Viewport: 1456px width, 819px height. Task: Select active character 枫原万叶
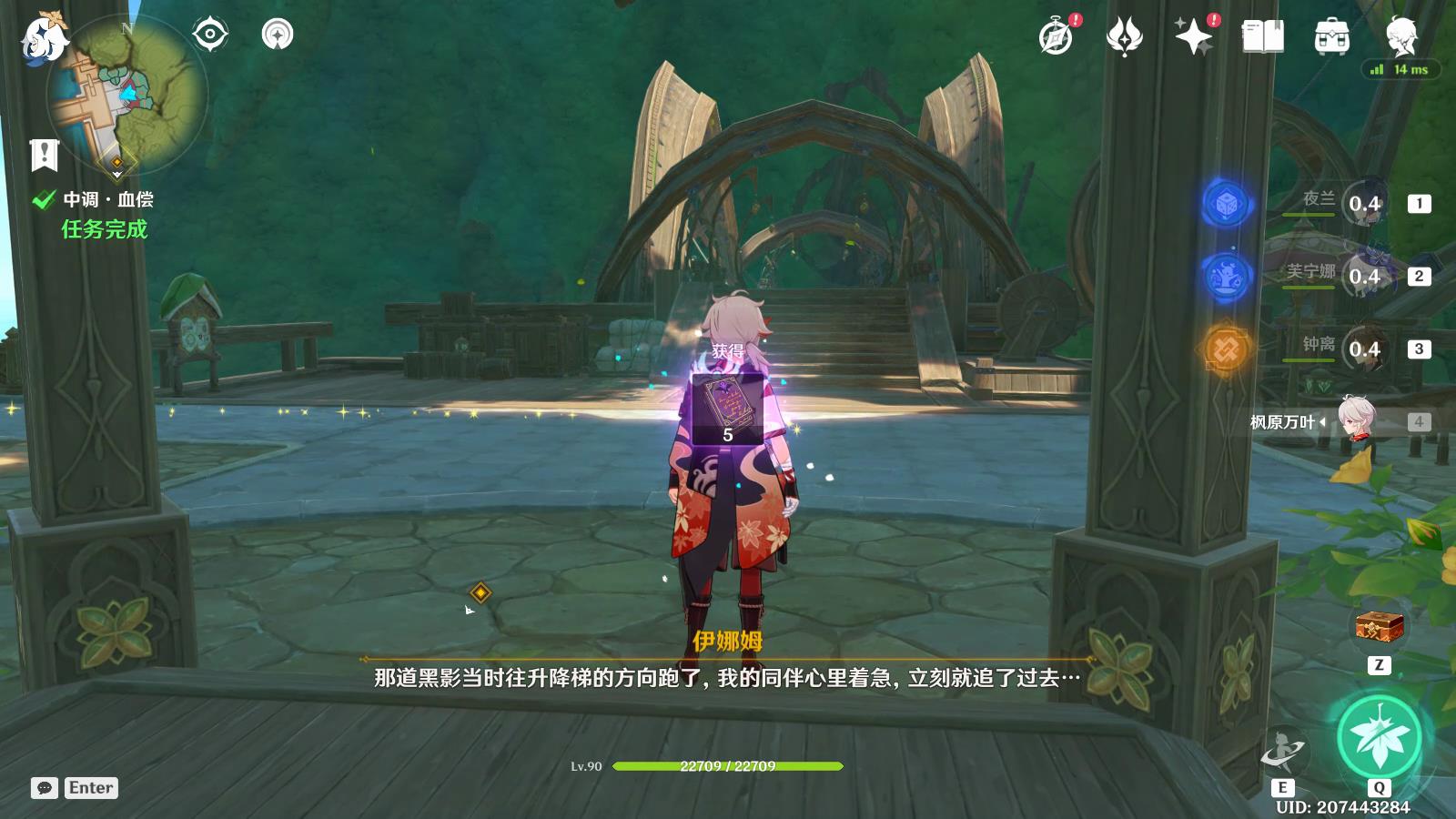click(1356, 421)
